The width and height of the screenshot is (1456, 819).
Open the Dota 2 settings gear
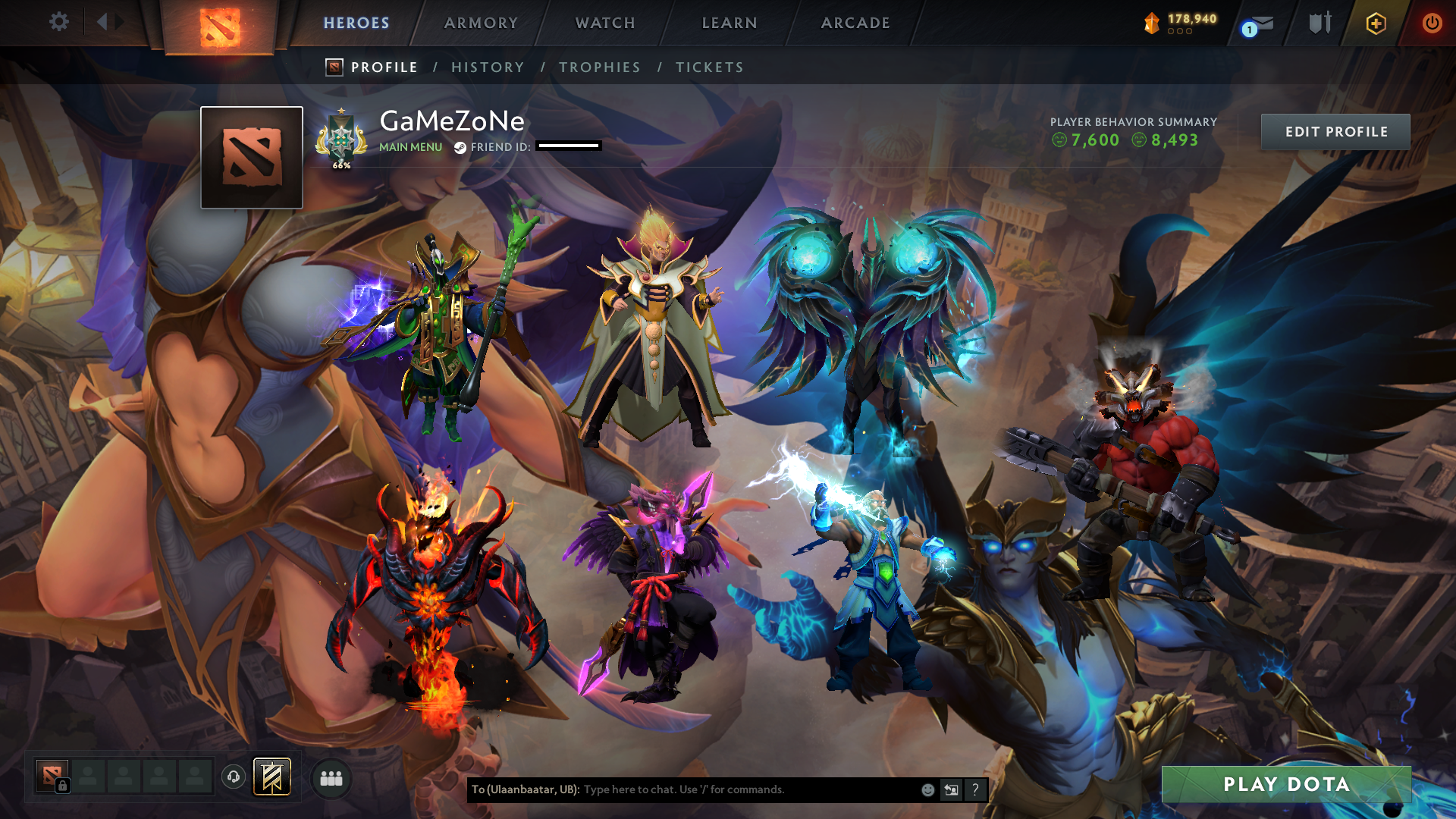(58, 23)
